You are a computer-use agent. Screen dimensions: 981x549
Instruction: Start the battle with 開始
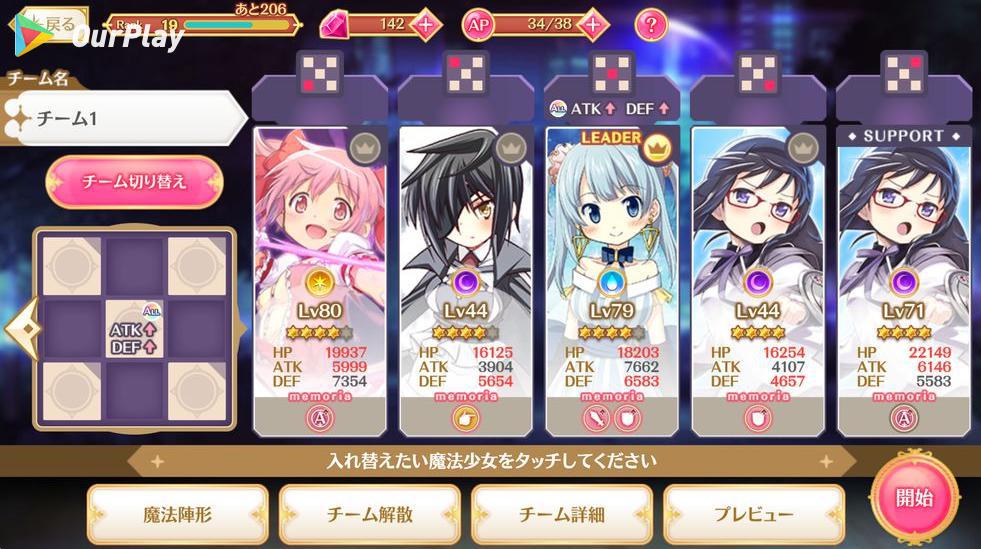pyautogui.click(x=914, y=497)
